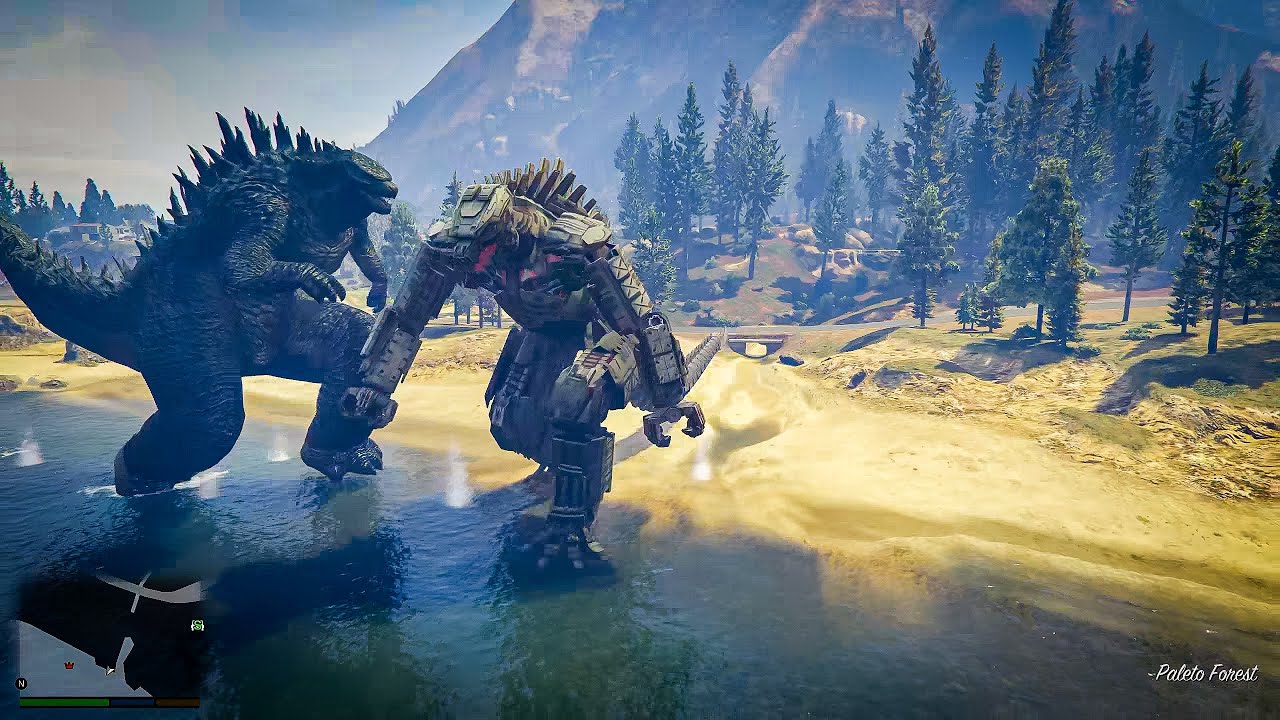
Task: Click the white player arrow on the minimap
Action: coord(111,669)
